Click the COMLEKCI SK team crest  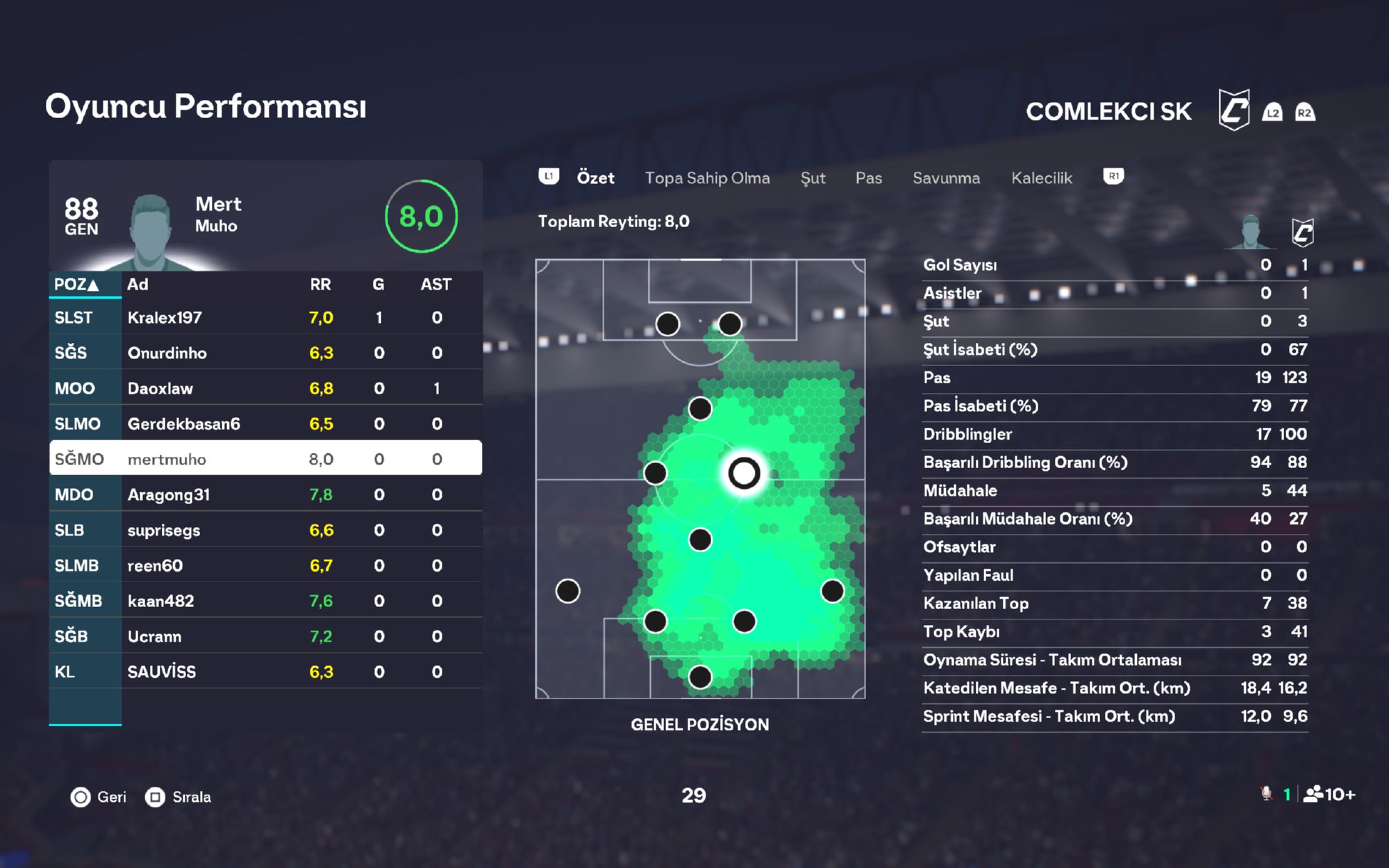pos(1233,111)
